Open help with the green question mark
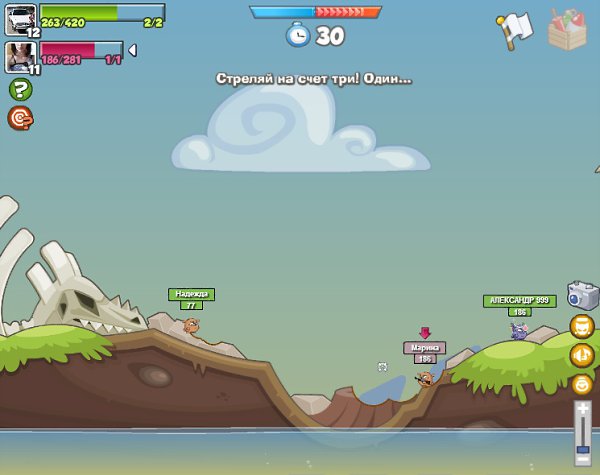 21,89
